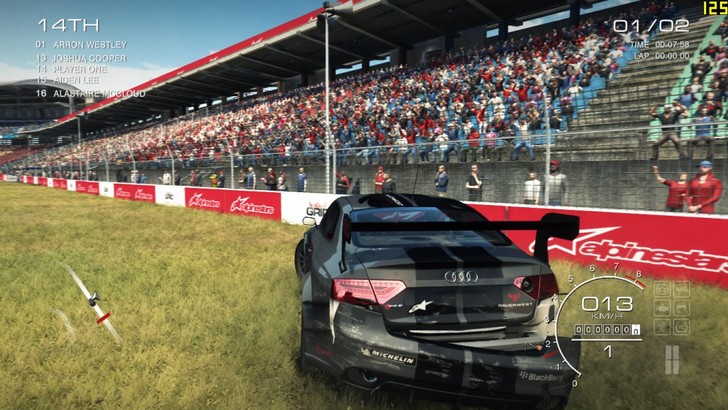Click the flashback bars indicator

pyautogui.click(x=672, y=359)
